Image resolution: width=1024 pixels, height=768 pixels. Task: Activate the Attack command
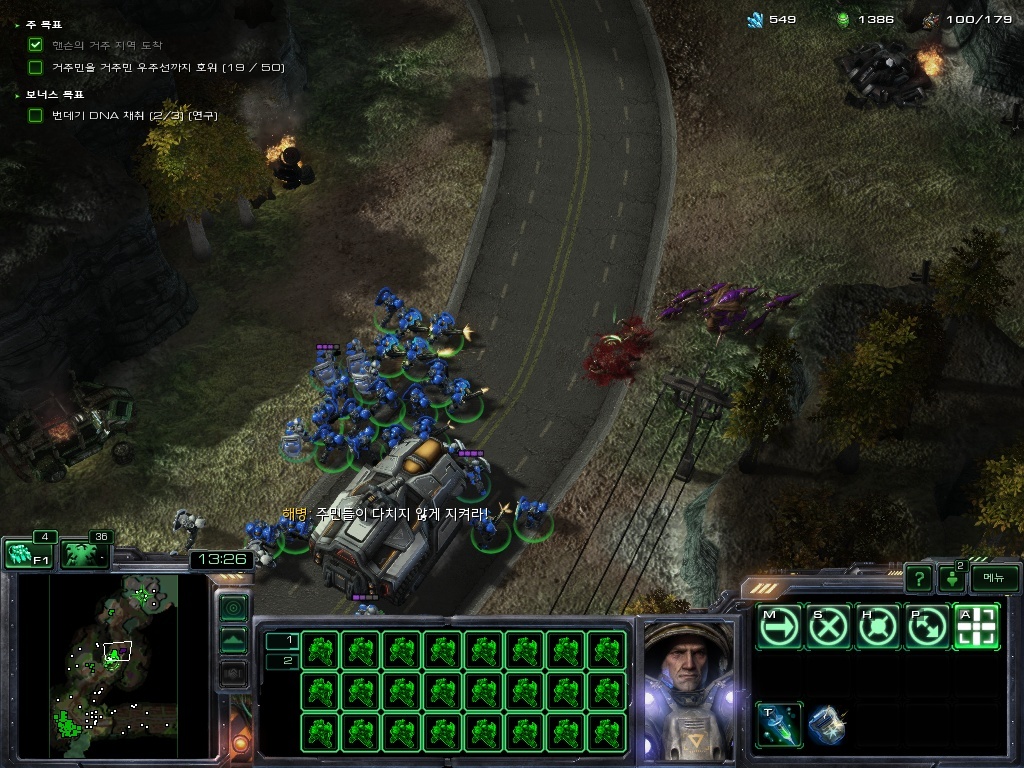point(976,627)
